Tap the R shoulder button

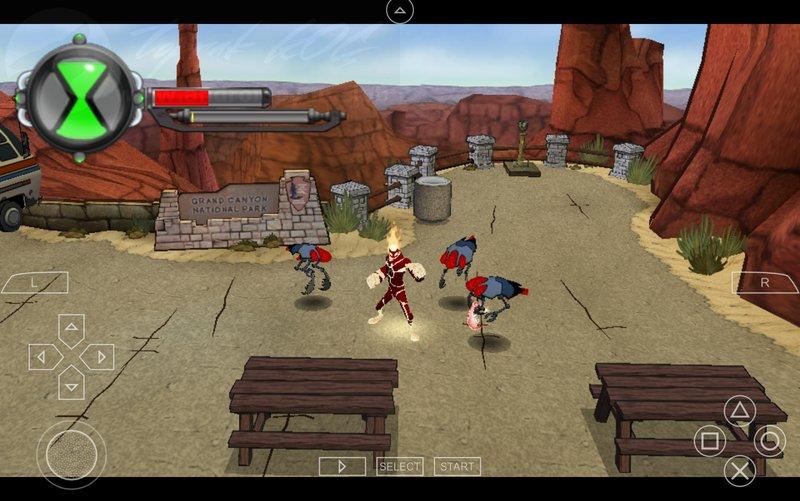tap(765, 283)
